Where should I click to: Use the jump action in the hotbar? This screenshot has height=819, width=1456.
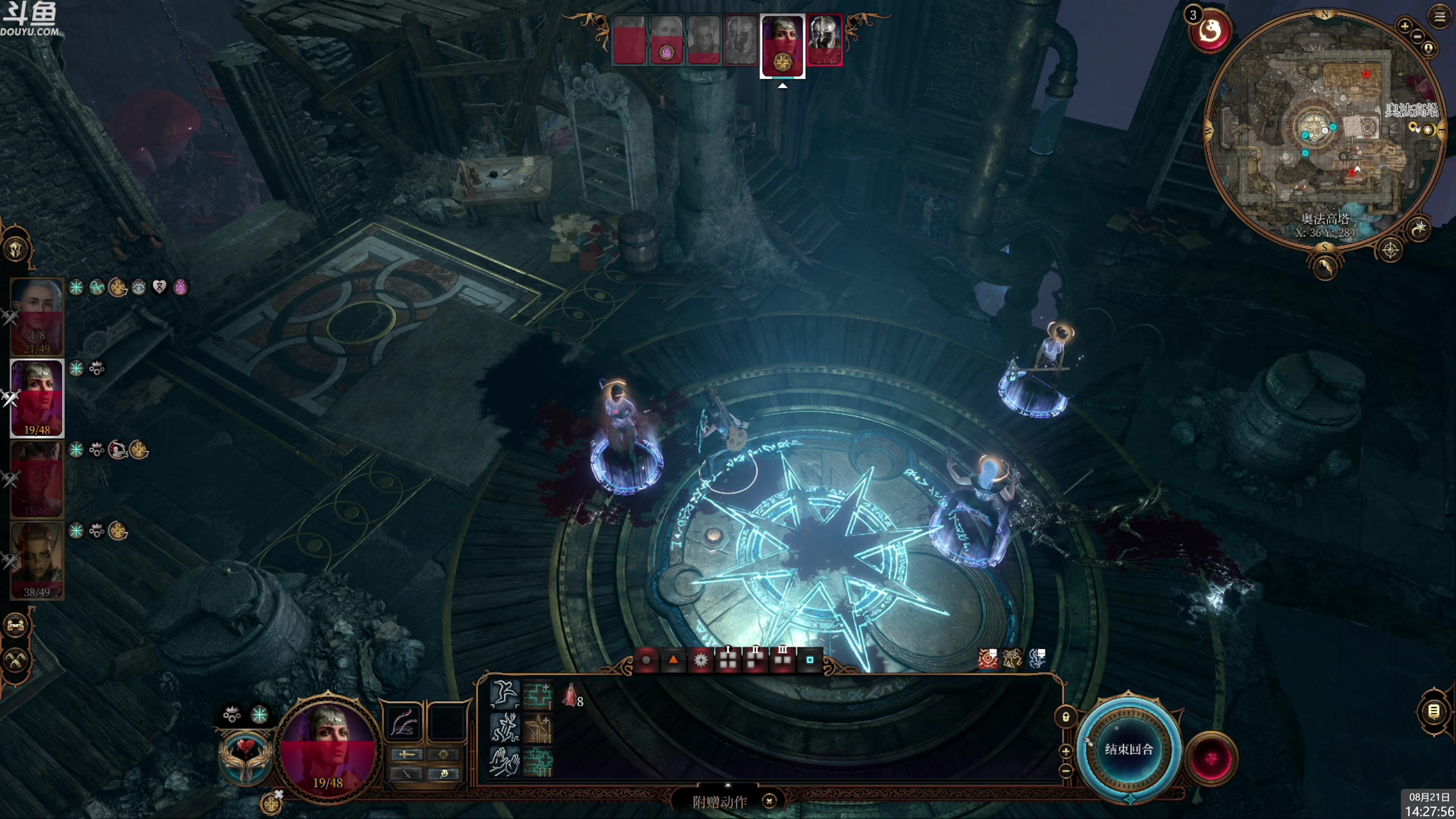click(504, 694)
